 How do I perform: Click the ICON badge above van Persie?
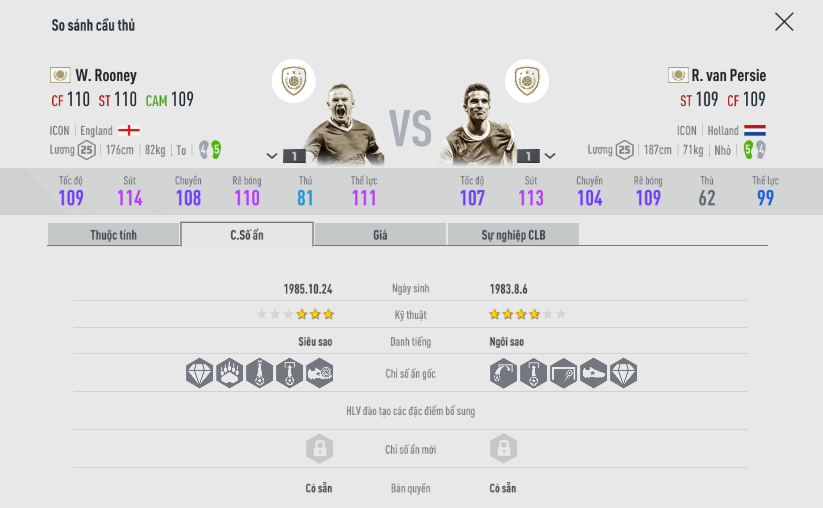(x=526, y=81)
